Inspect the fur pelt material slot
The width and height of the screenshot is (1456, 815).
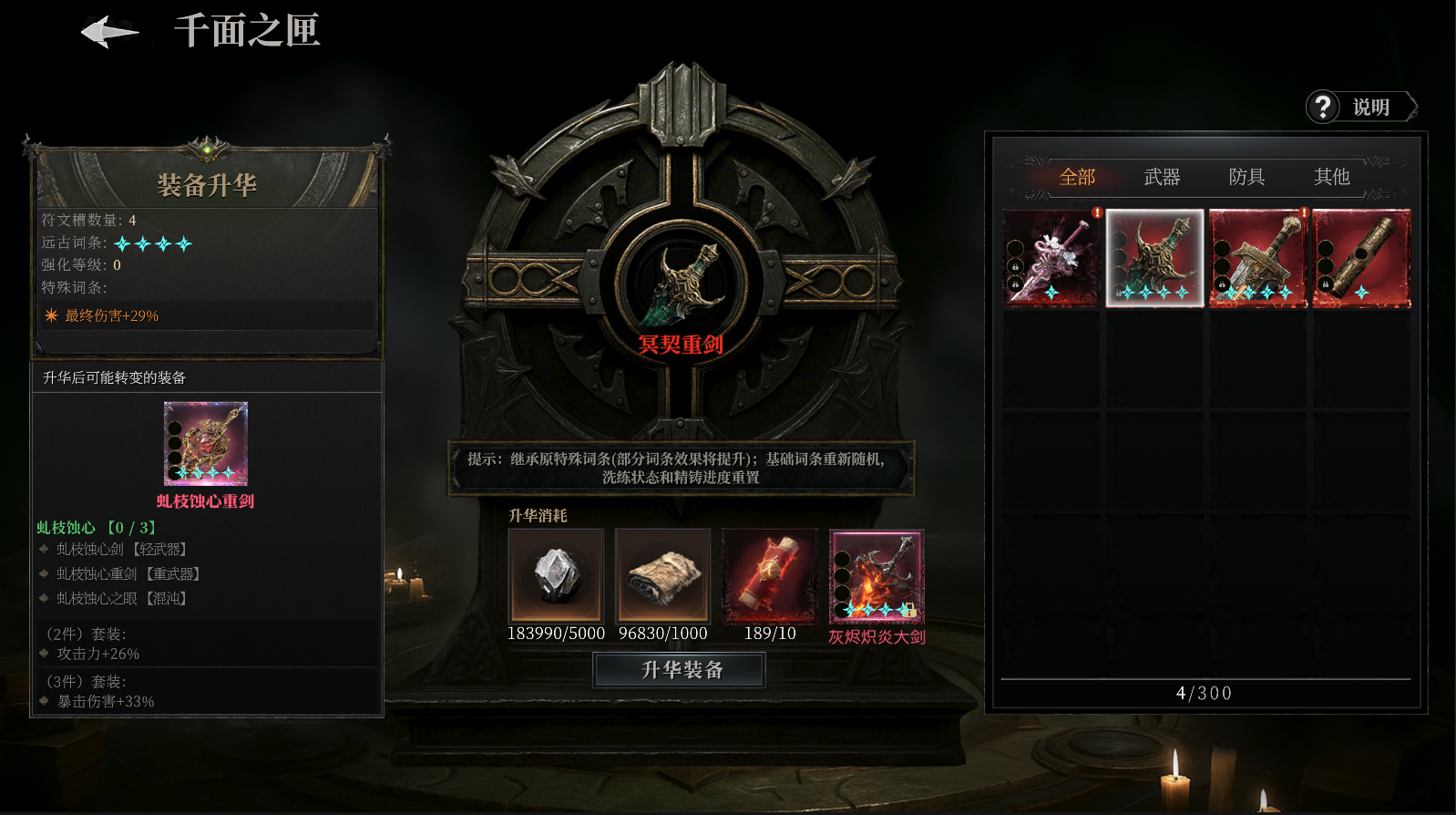click(662, 576)
